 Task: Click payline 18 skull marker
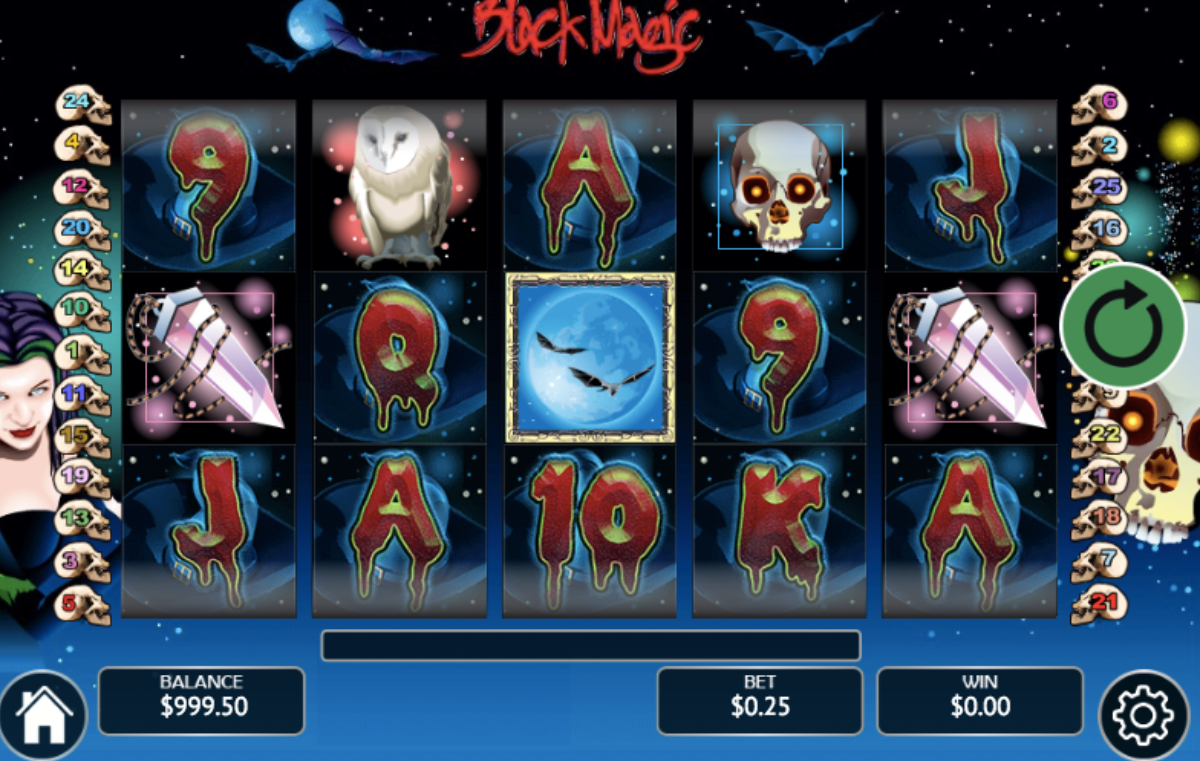coord(1098,519)
